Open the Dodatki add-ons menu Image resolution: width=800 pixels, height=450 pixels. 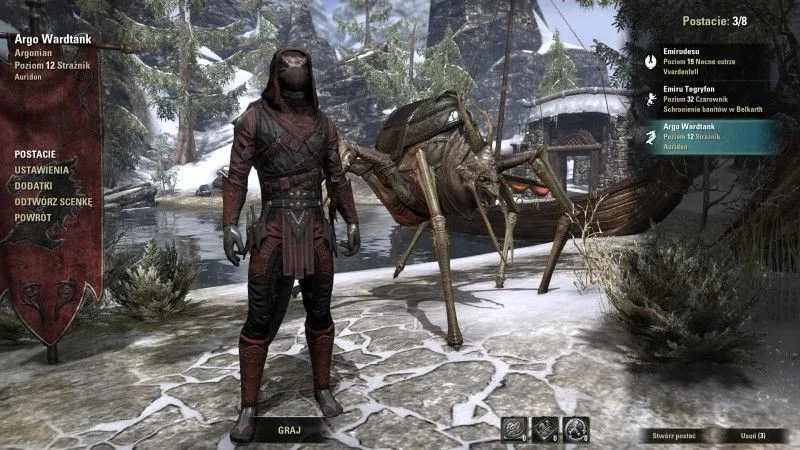coord(35,186)
